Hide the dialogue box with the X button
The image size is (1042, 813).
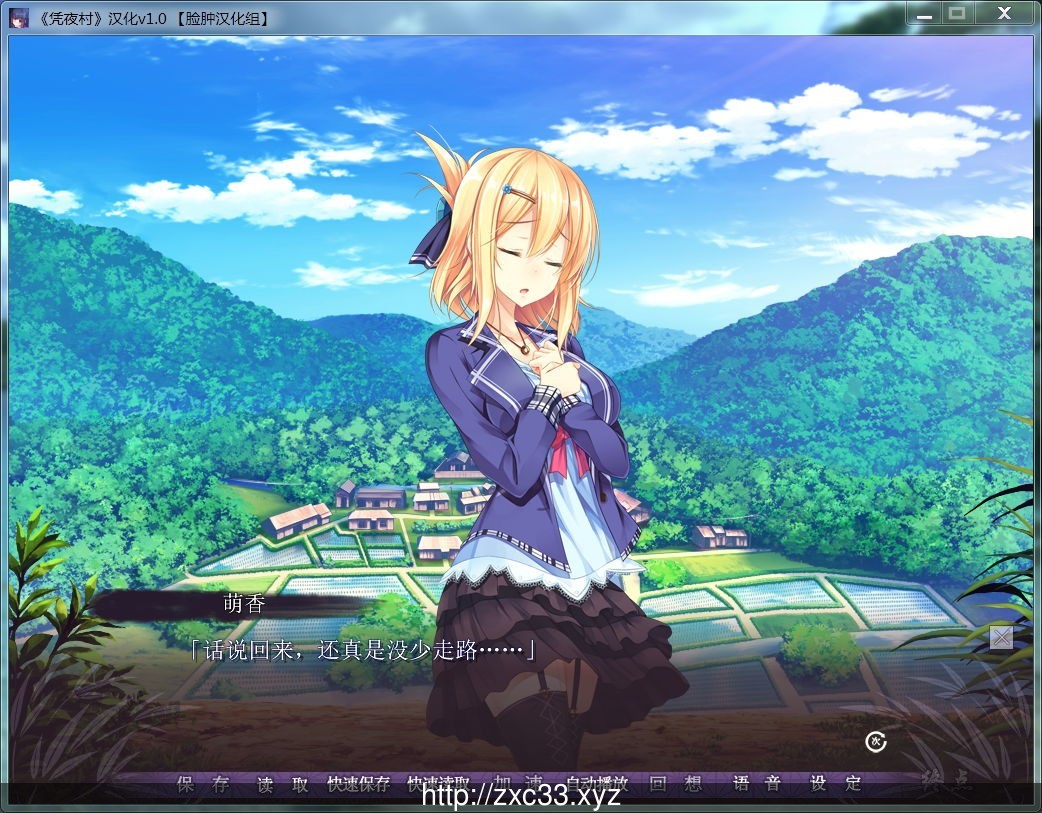[1001, 637]
